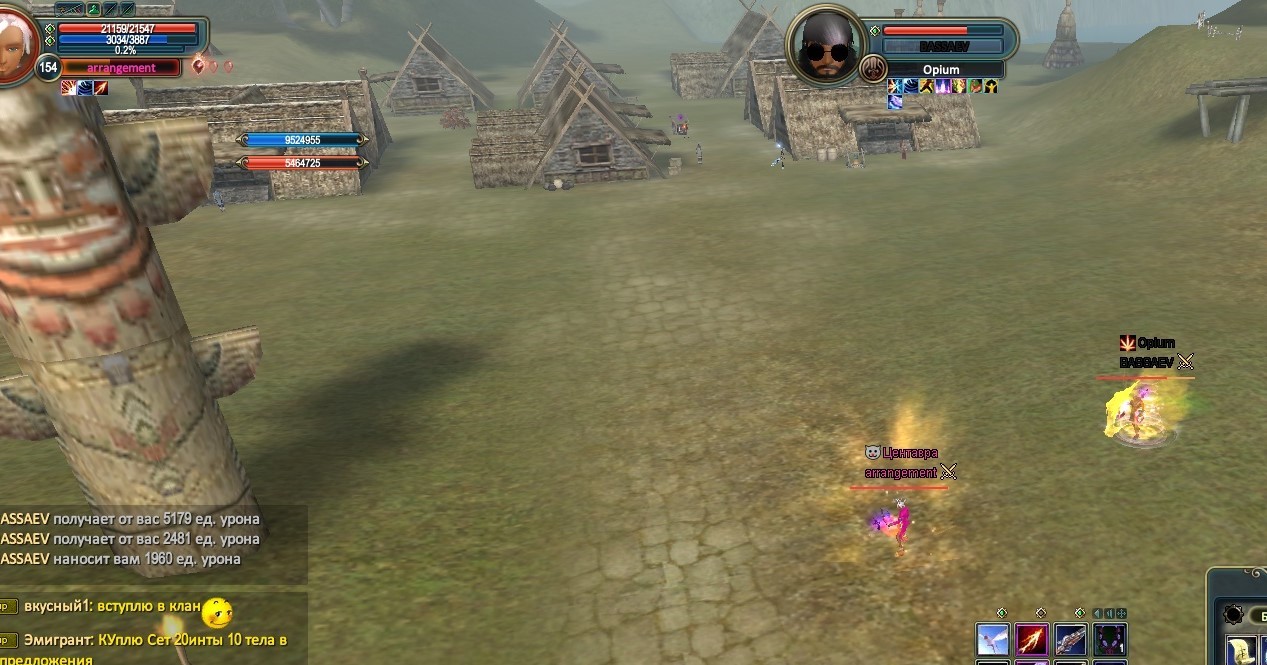The image size is (1267, 665).
Task: Select the silver weapon hotbar slot
Action: (1071, 639)
